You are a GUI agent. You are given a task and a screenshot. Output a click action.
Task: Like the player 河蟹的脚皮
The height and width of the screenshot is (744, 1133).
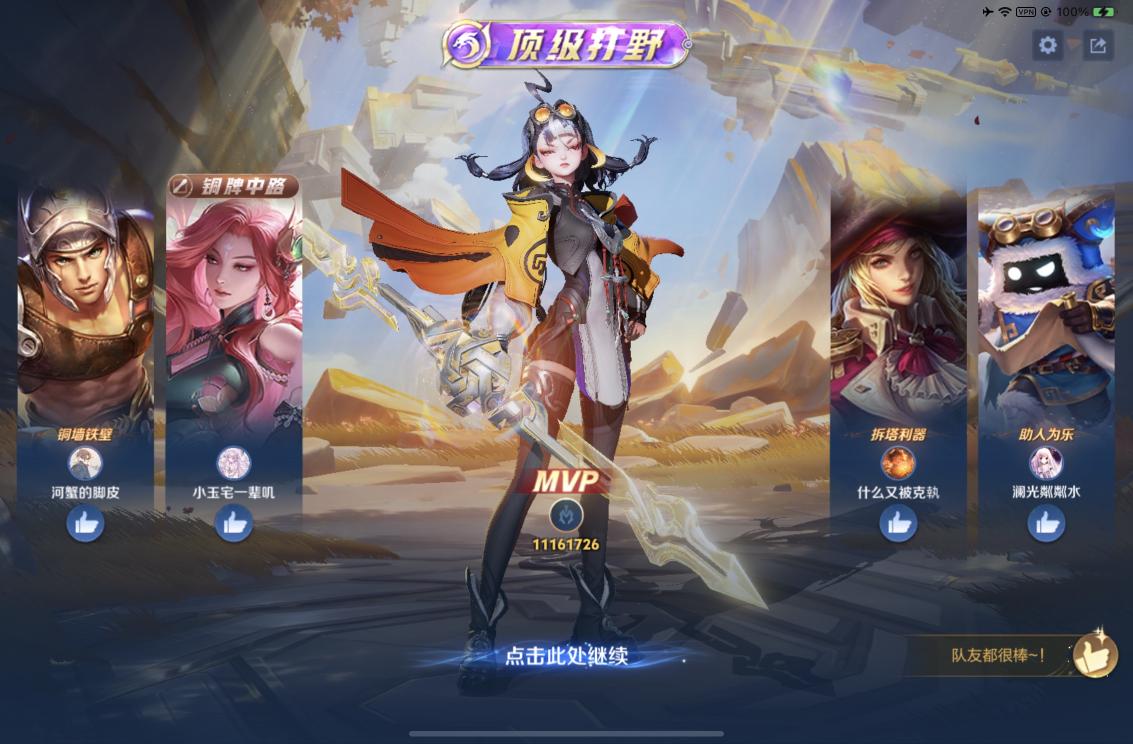pos(85,523)
